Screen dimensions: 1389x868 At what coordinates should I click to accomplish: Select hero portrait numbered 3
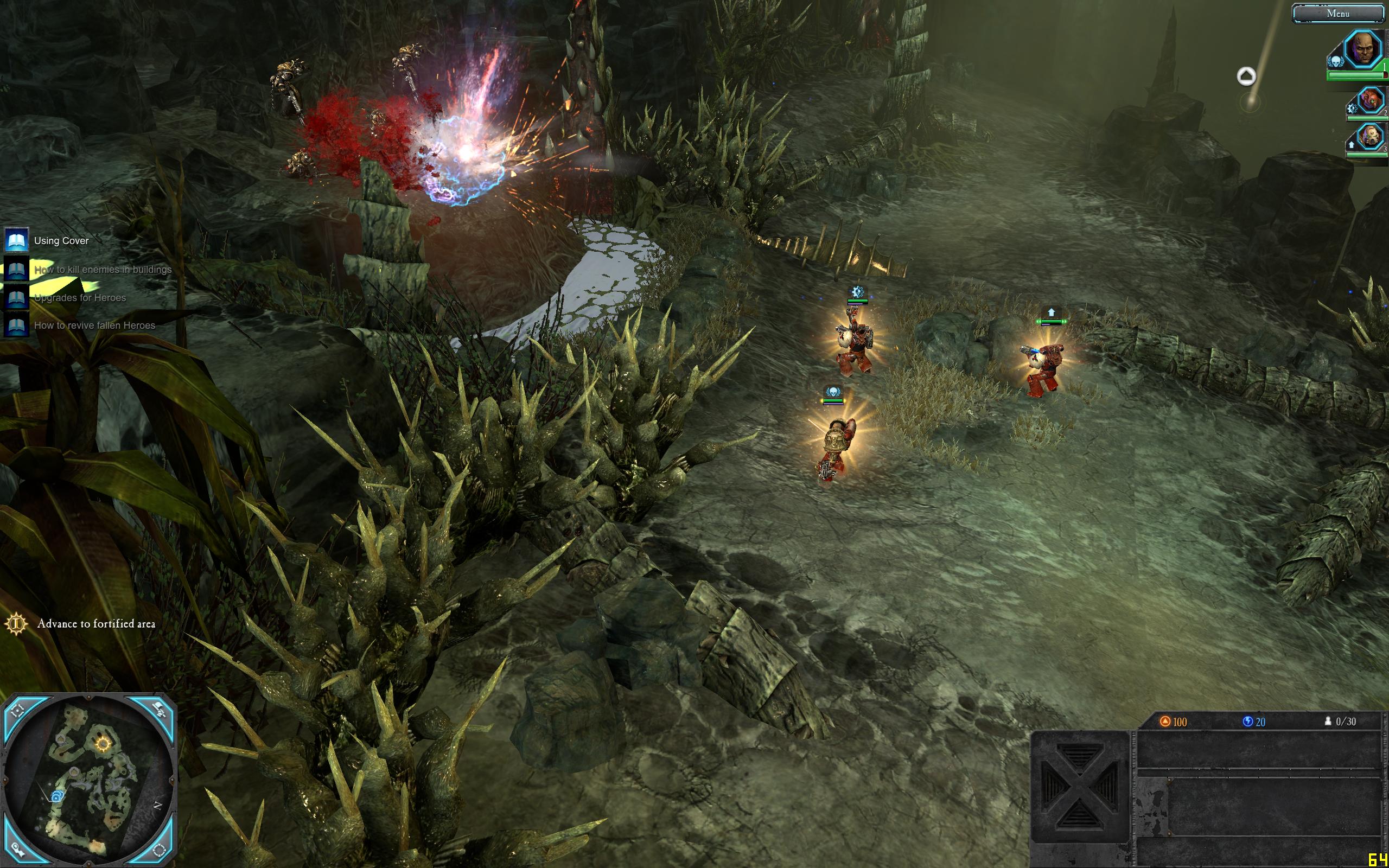click(x=1371, y=137)
